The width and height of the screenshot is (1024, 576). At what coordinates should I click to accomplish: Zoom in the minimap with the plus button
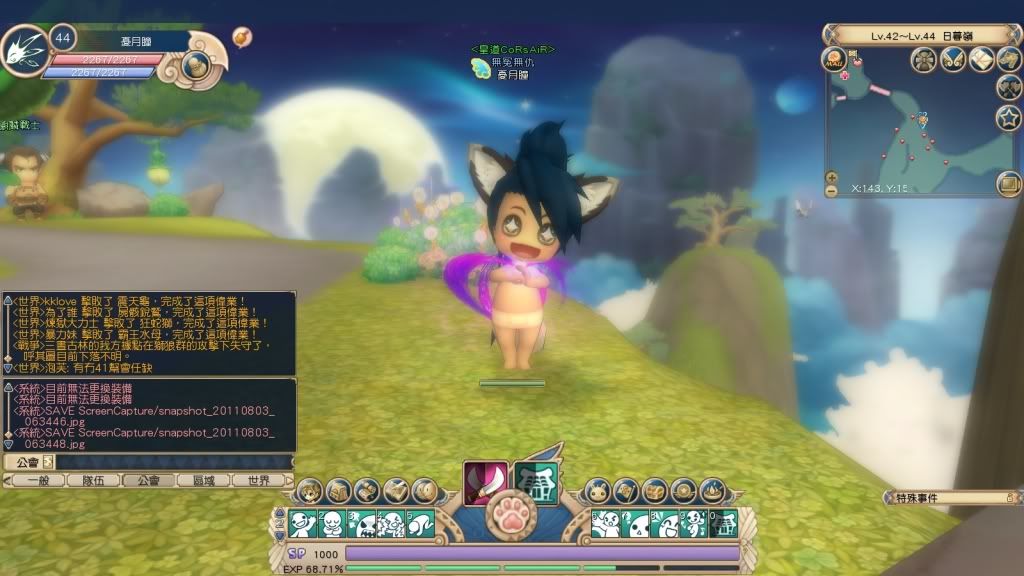pyautogui.click(x=831, y=177)
